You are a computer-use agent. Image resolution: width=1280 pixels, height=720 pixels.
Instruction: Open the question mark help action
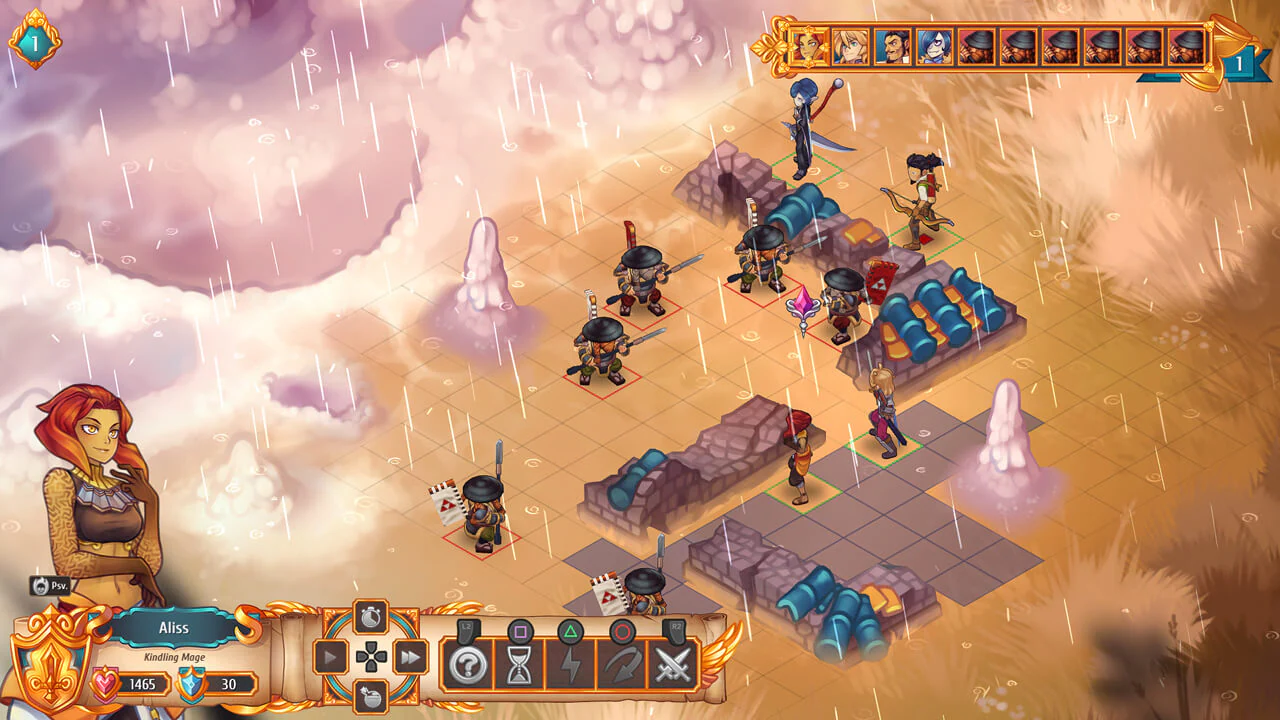(466, 665)
